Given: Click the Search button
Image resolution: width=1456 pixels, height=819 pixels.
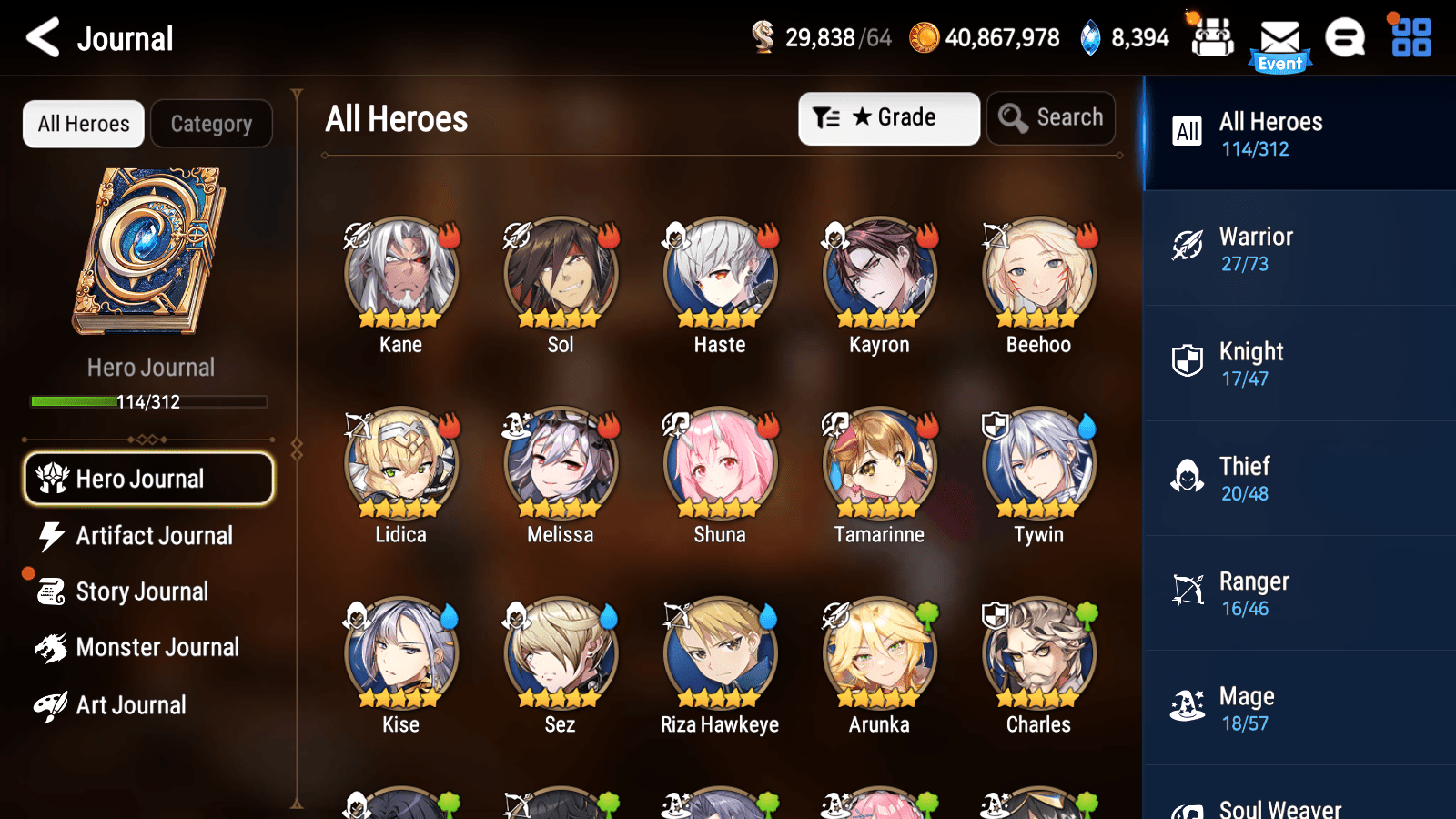Looking at the screenshot, I should (1051, 117).
